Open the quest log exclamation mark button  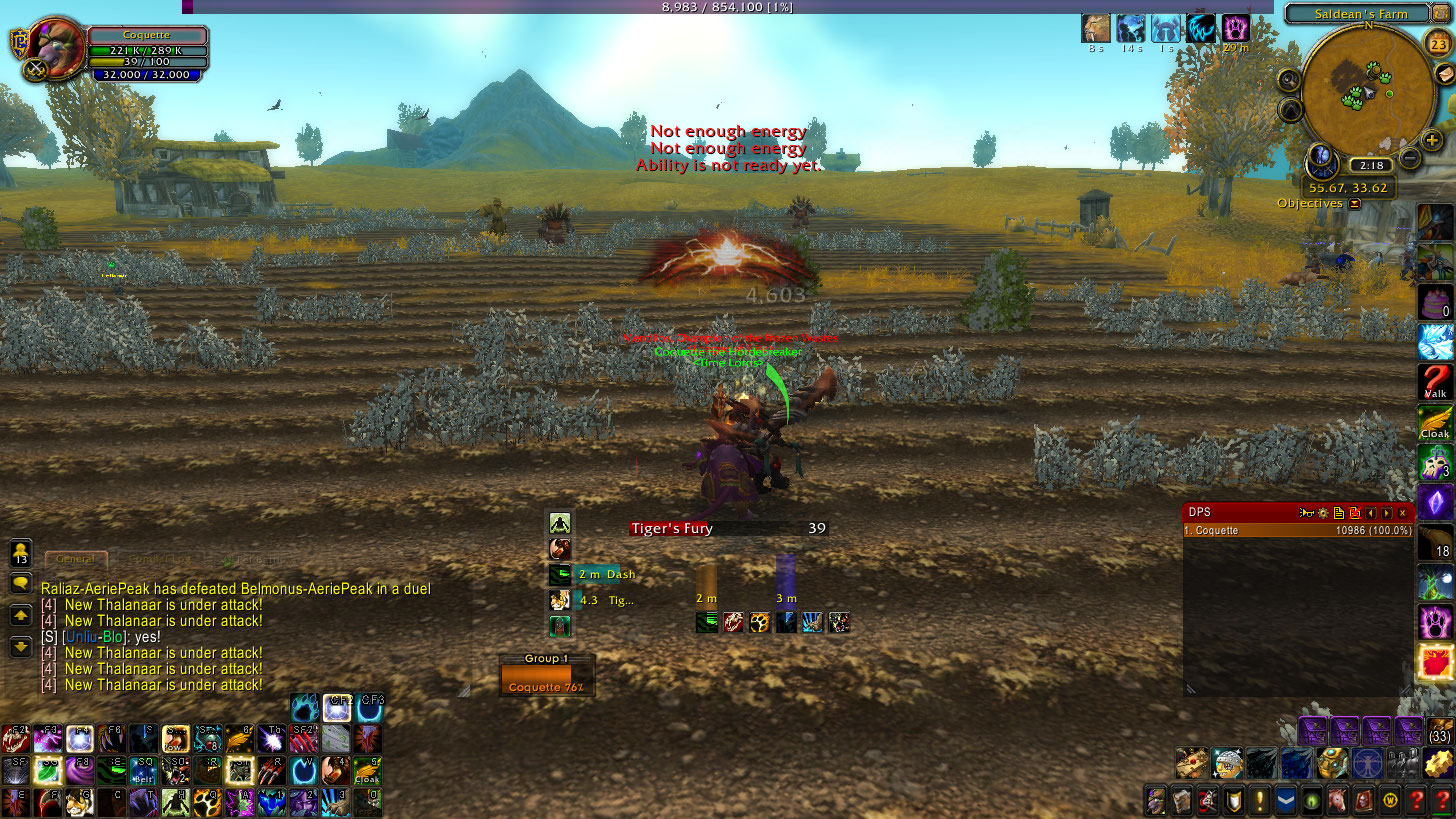pyautogui.click(x=1258, y=800)
